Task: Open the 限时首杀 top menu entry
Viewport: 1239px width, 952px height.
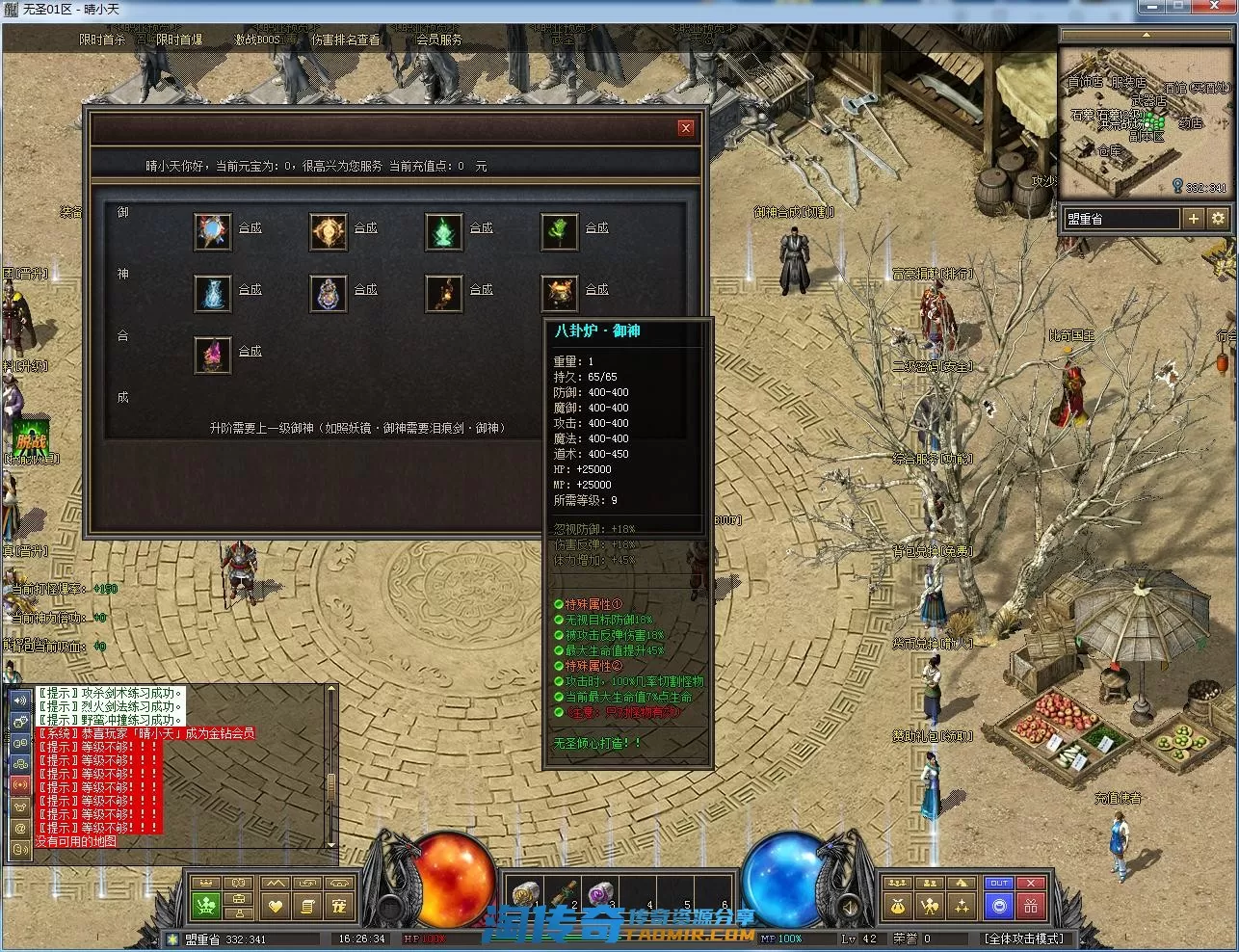Action: [x=102, y=40]
